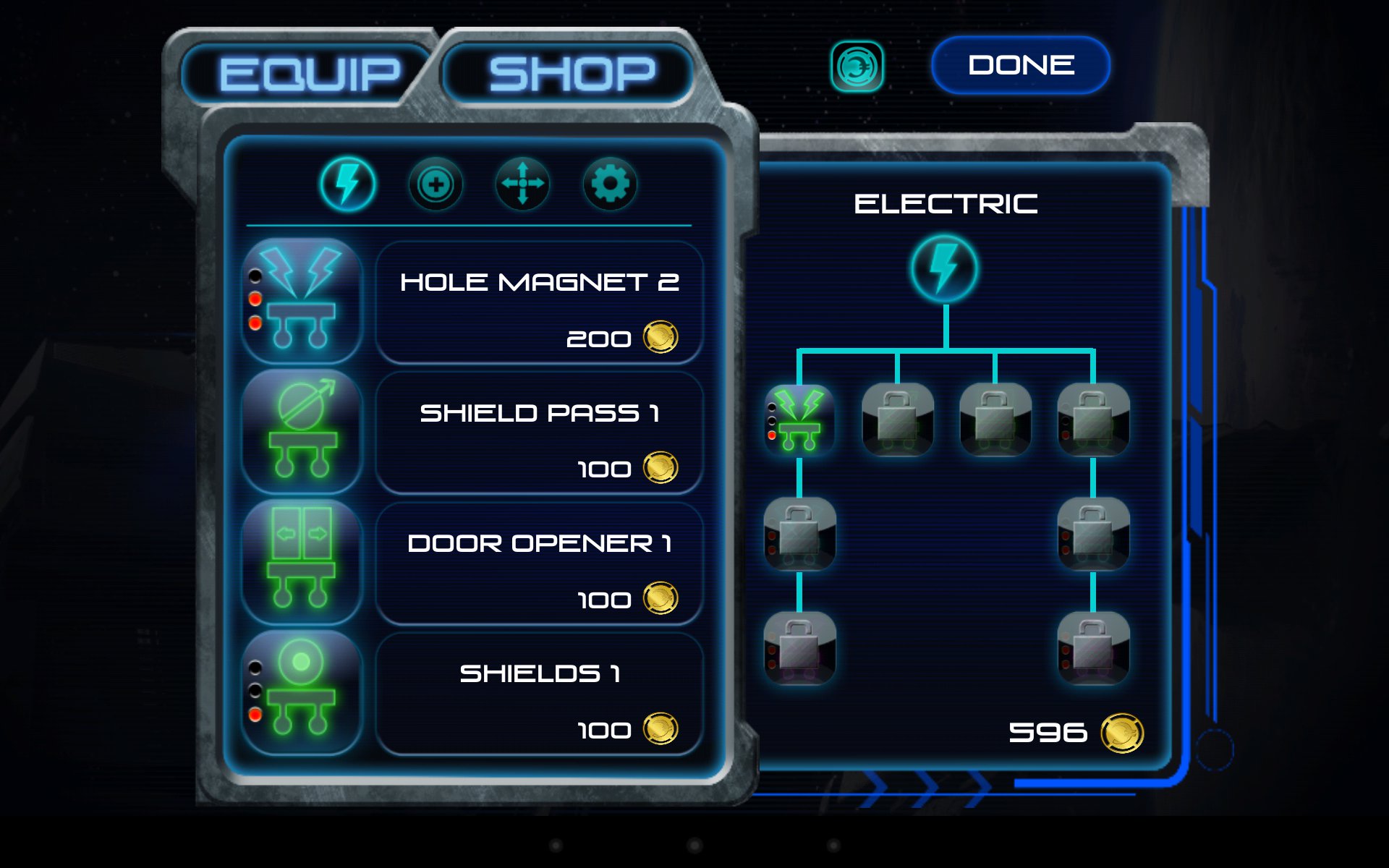Purchase Shield Pass 1 upgrade
Screen dimensions: 1389x868
pos(539,434)
